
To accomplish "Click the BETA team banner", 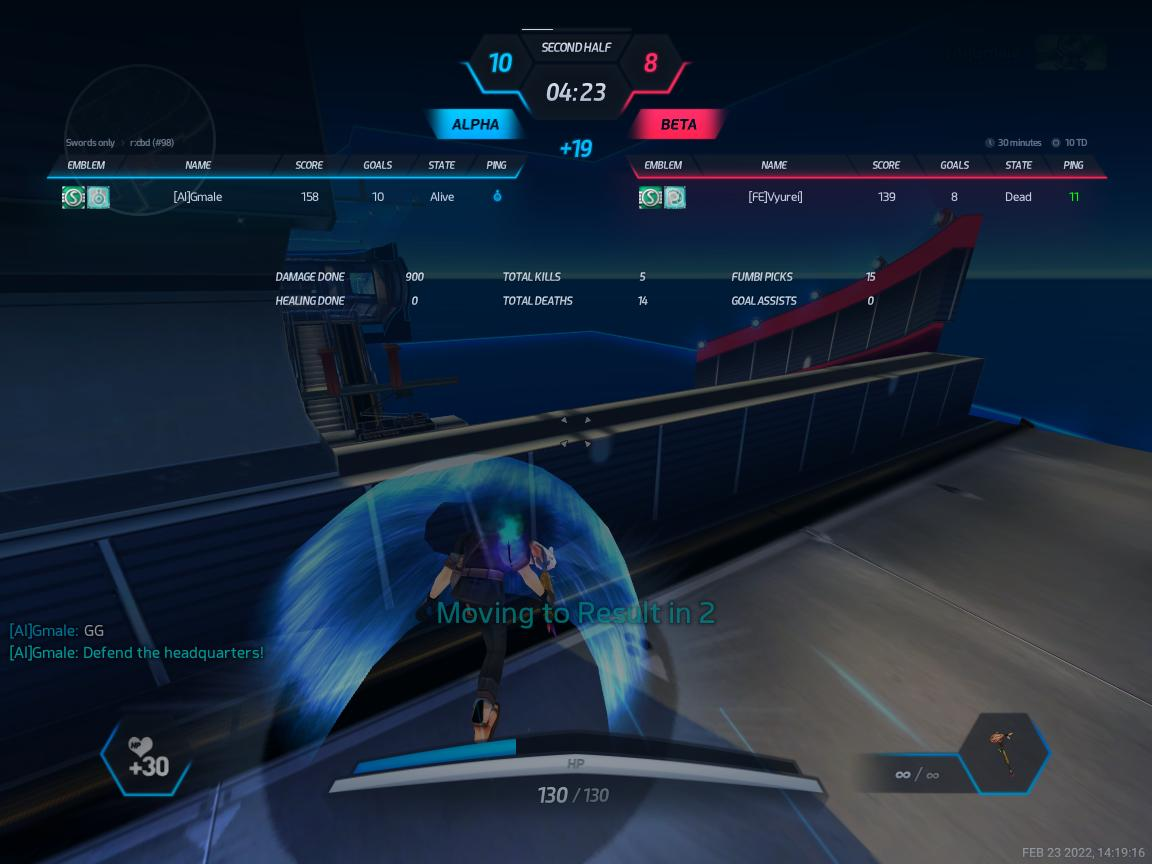I will point(678,125).
